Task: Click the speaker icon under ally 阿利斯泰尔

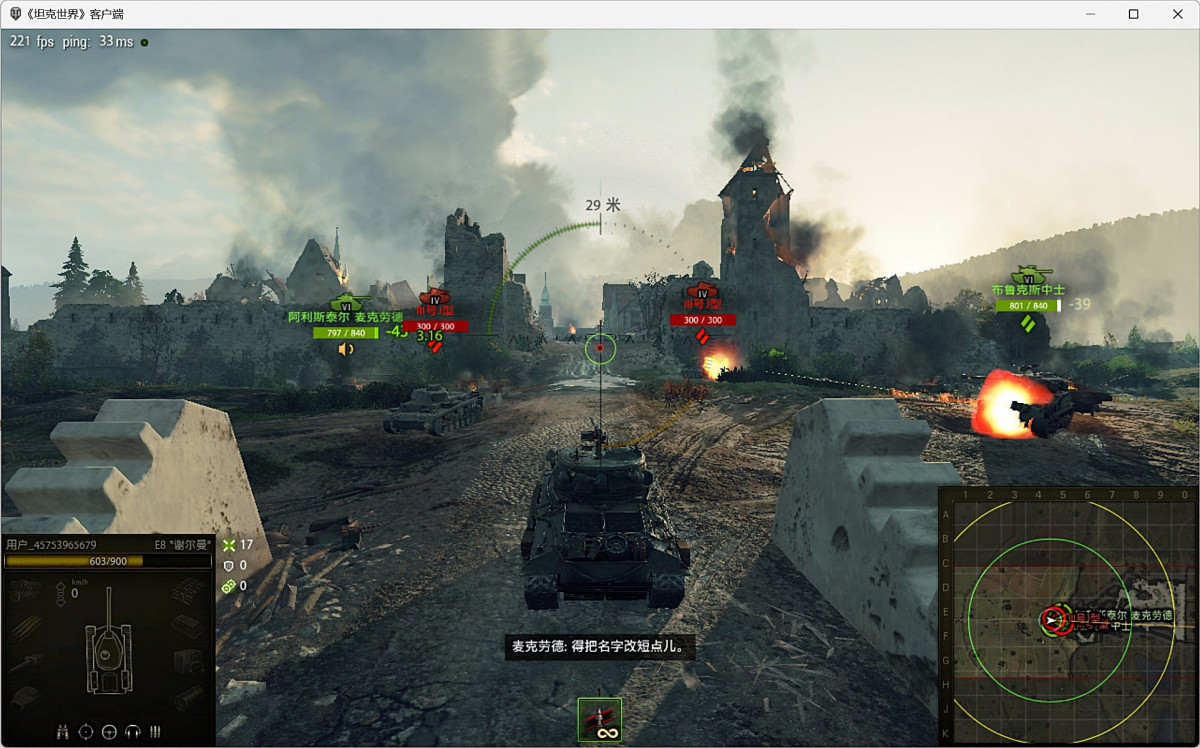Action: [x=346, y=349]
